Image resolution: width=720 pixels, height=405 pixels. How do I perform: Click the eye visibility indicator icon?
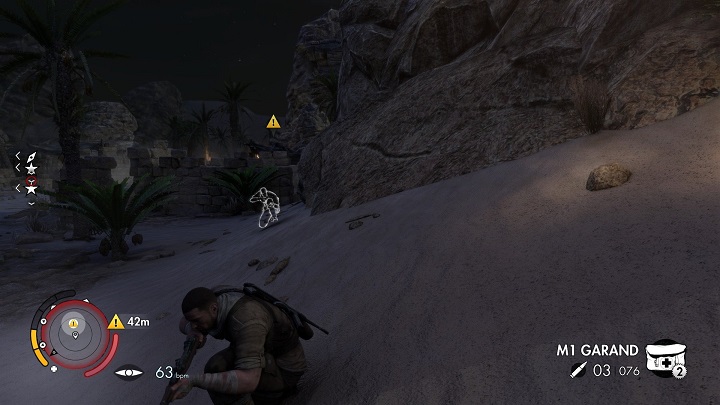click(x=129, y=372)
